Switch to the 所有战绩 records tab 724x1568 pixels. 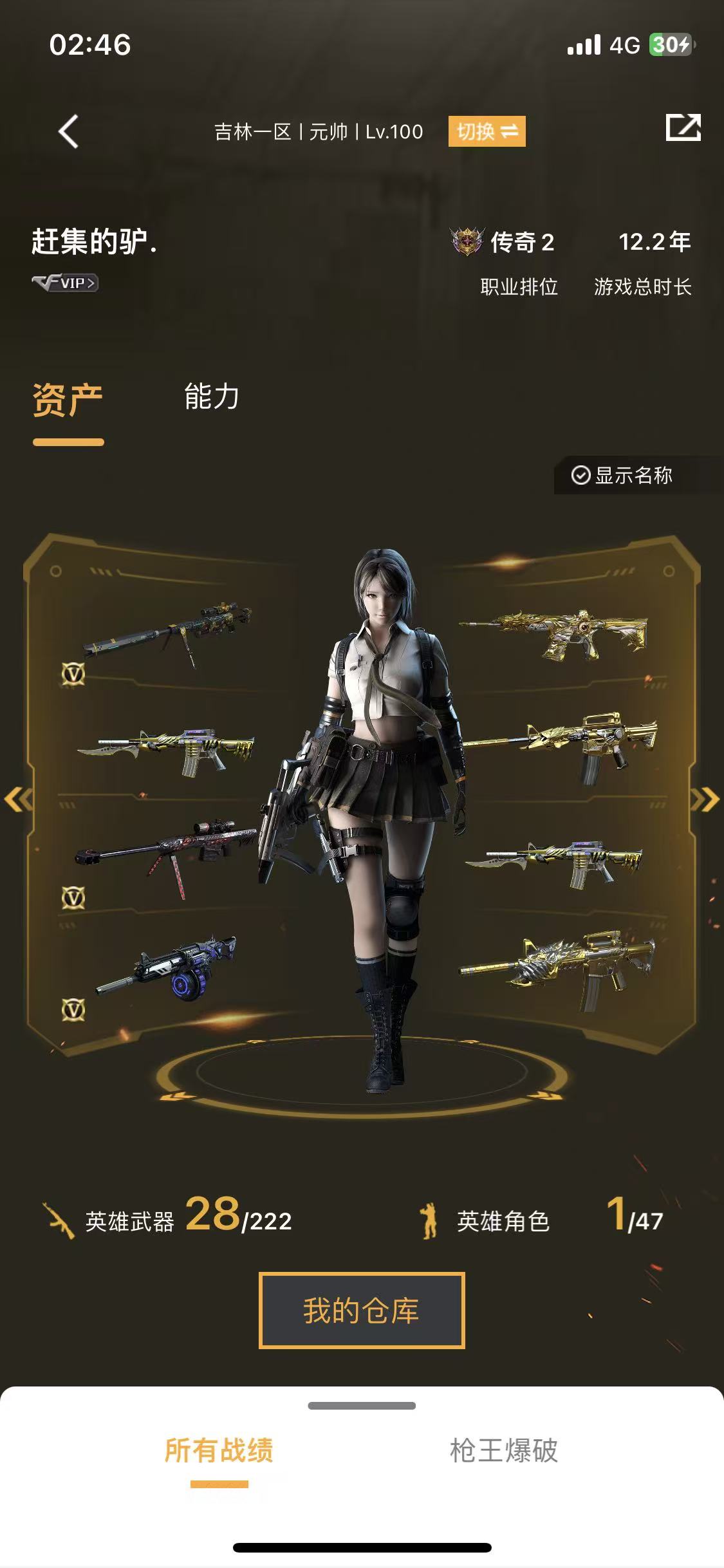click(x=219, y=1451)
